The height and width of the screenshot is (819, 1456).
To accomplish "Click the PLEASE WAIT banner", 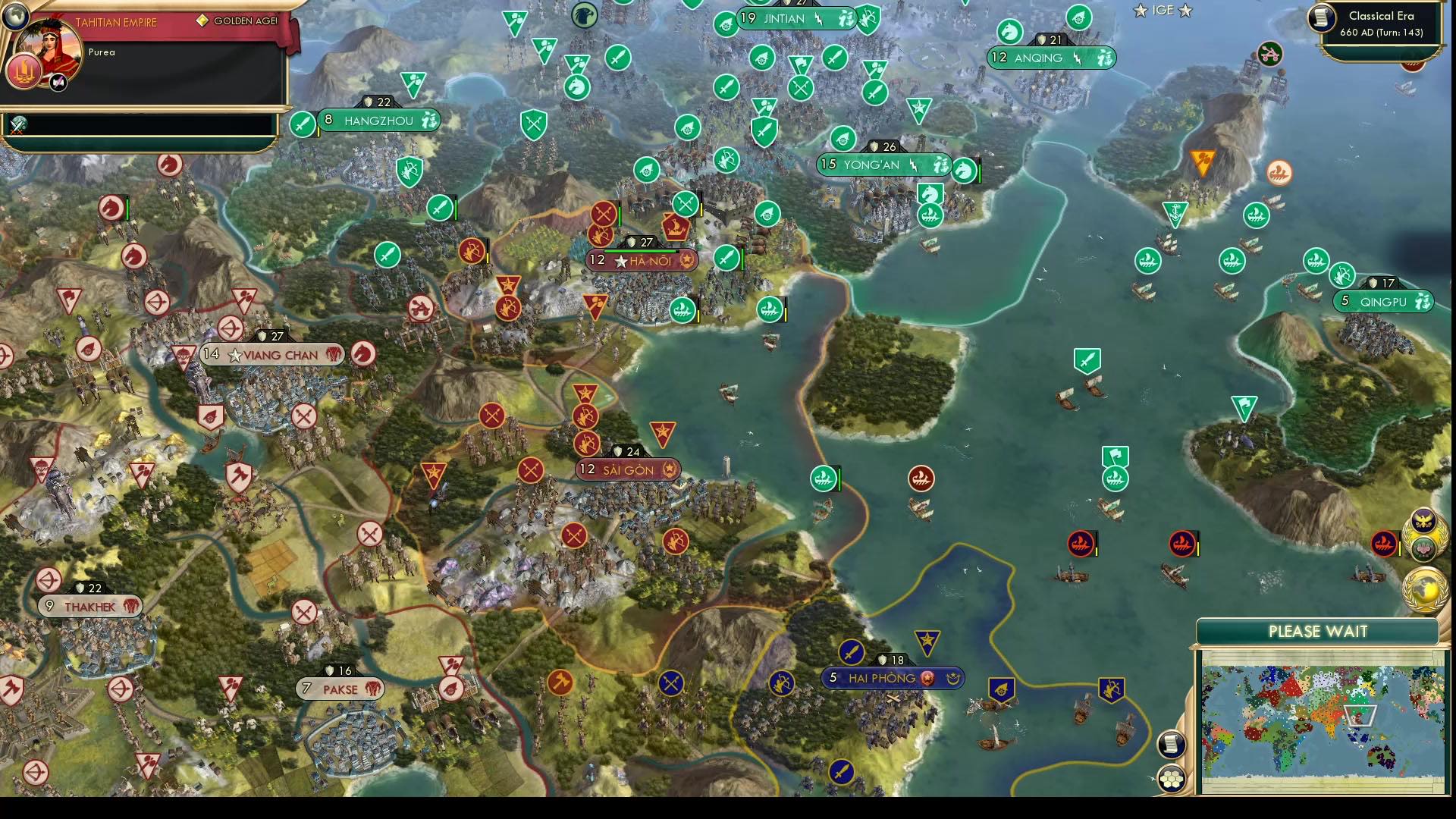I will pyautogui.click(x=1318, y=630).
